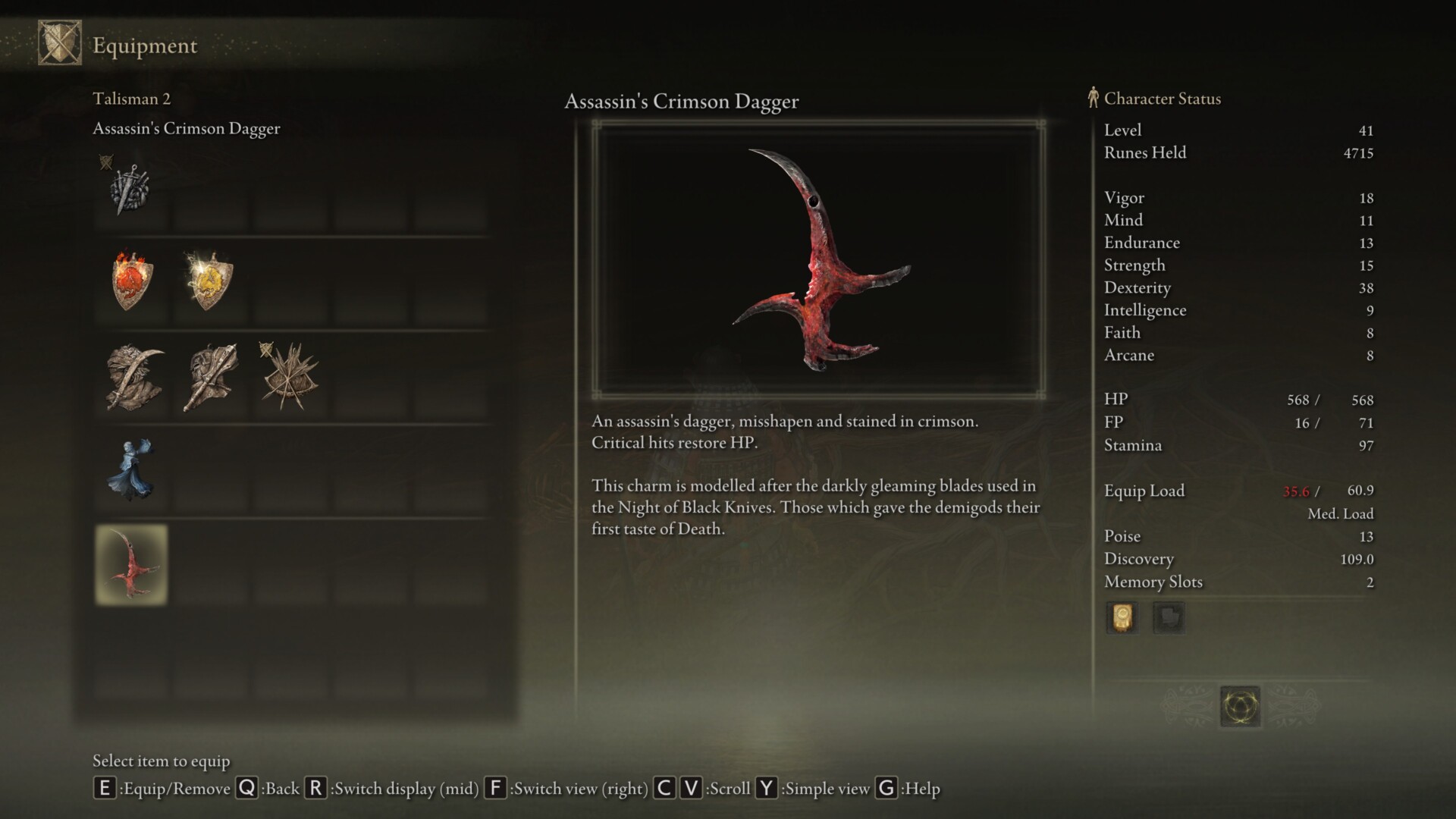The image size is (1456, 819).
Task: Choose the flaming red shield talisman
Action: pyautogui.click(x=132, y=281)
